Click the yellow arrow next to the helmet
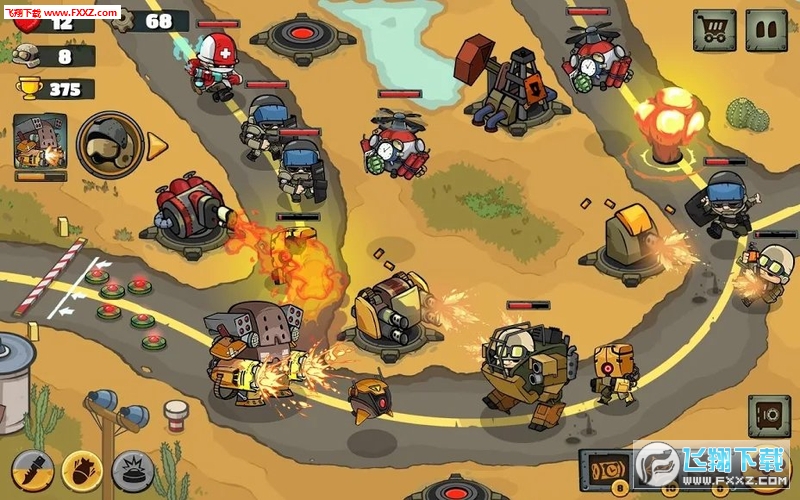Screen dimensions: 800x500 158,146
